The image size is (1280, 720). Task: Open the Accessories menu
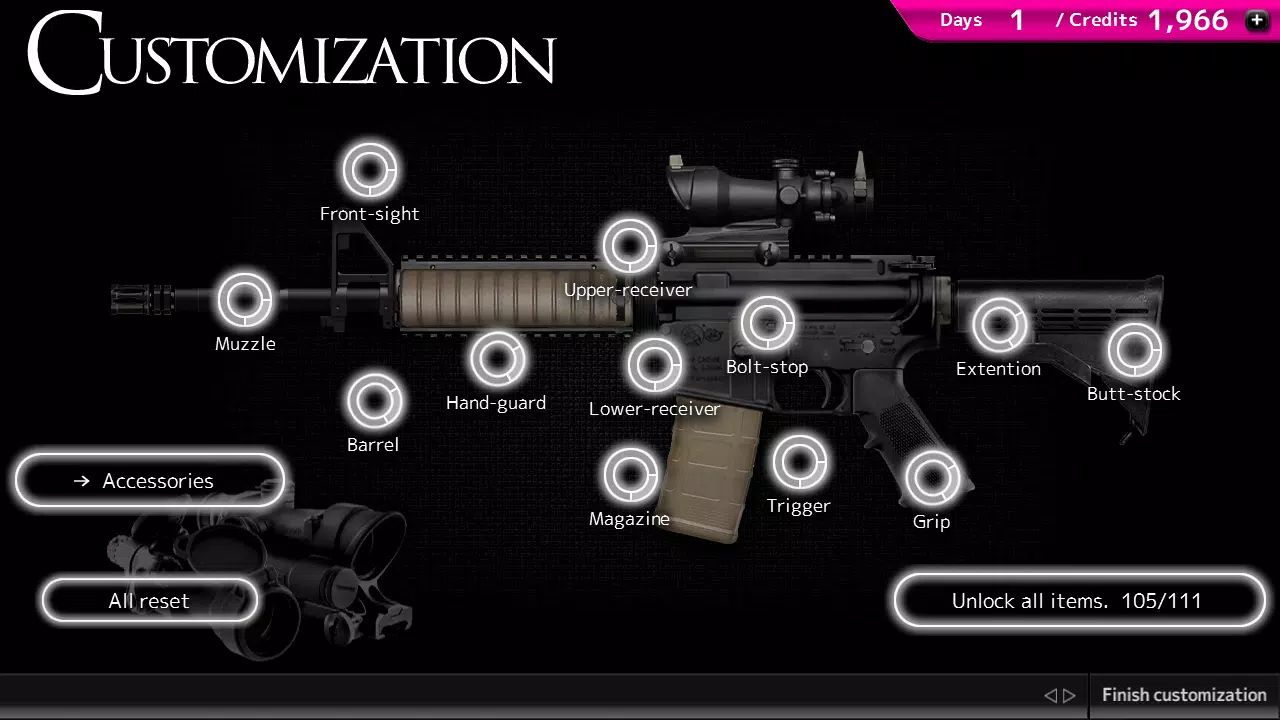(x=148, y=480)
